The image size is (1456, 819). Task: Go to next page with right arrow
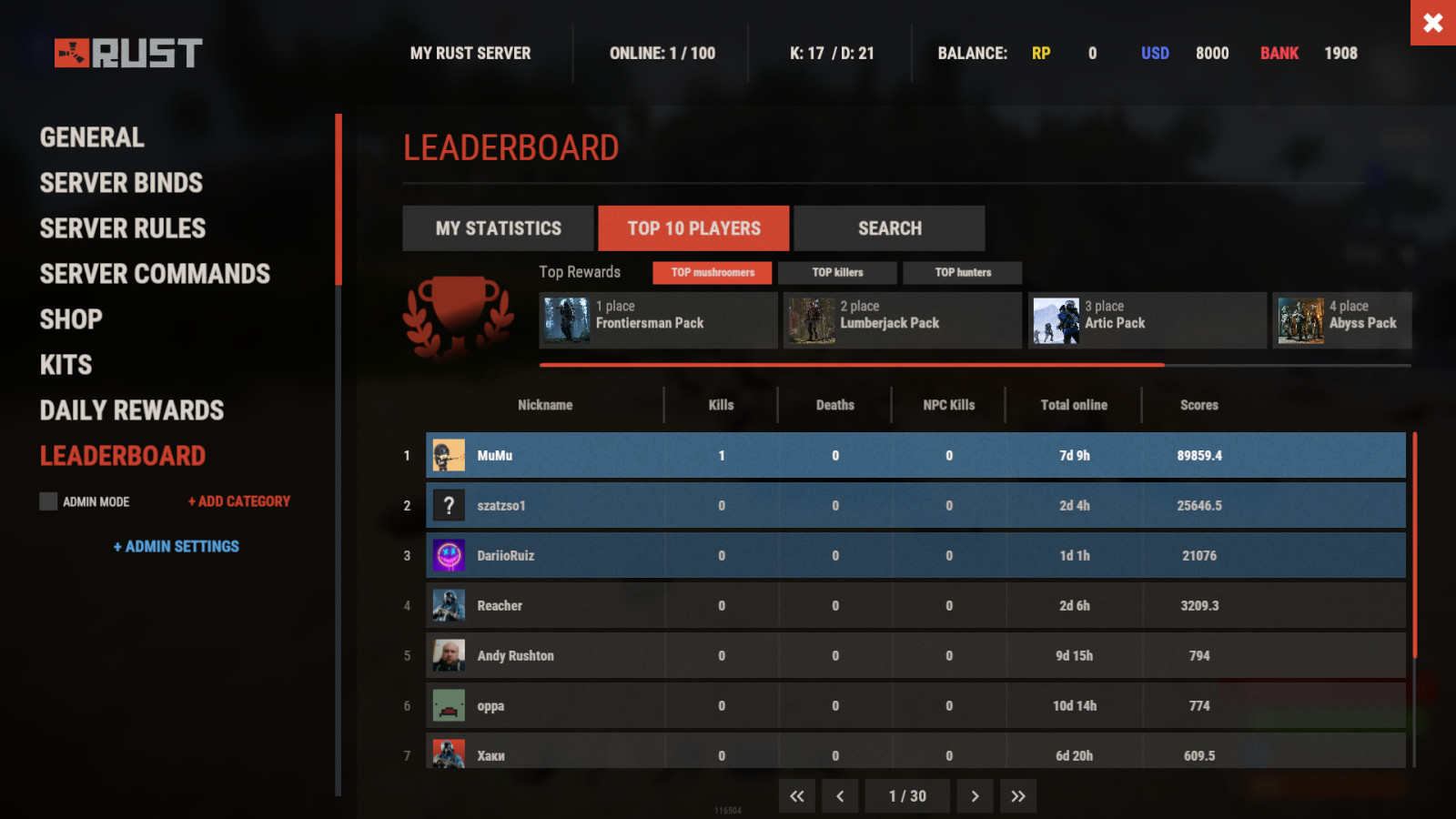[975, 795]
